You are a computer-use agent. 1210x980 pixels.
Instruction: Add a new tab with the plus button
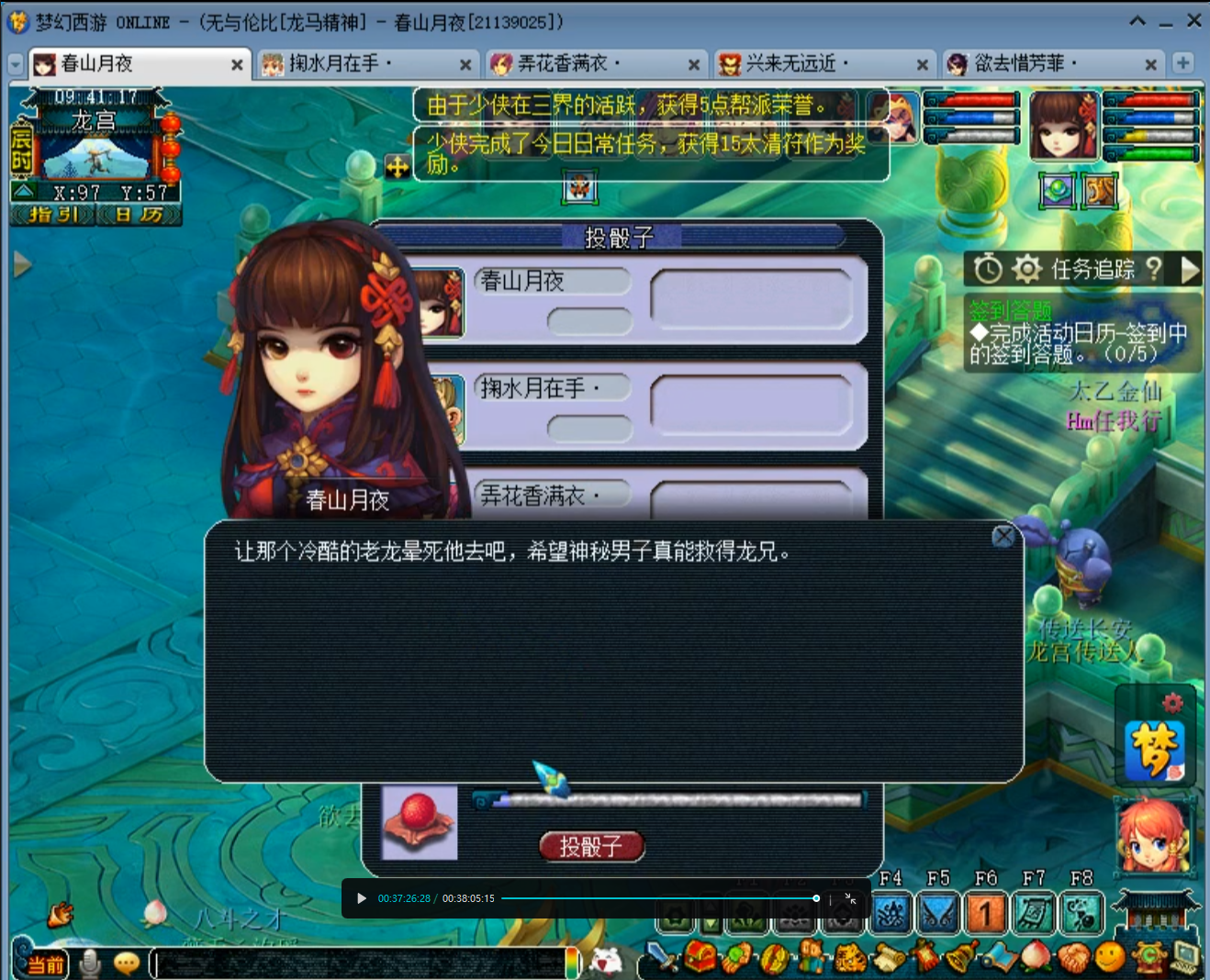click(x=1182, y=63)
